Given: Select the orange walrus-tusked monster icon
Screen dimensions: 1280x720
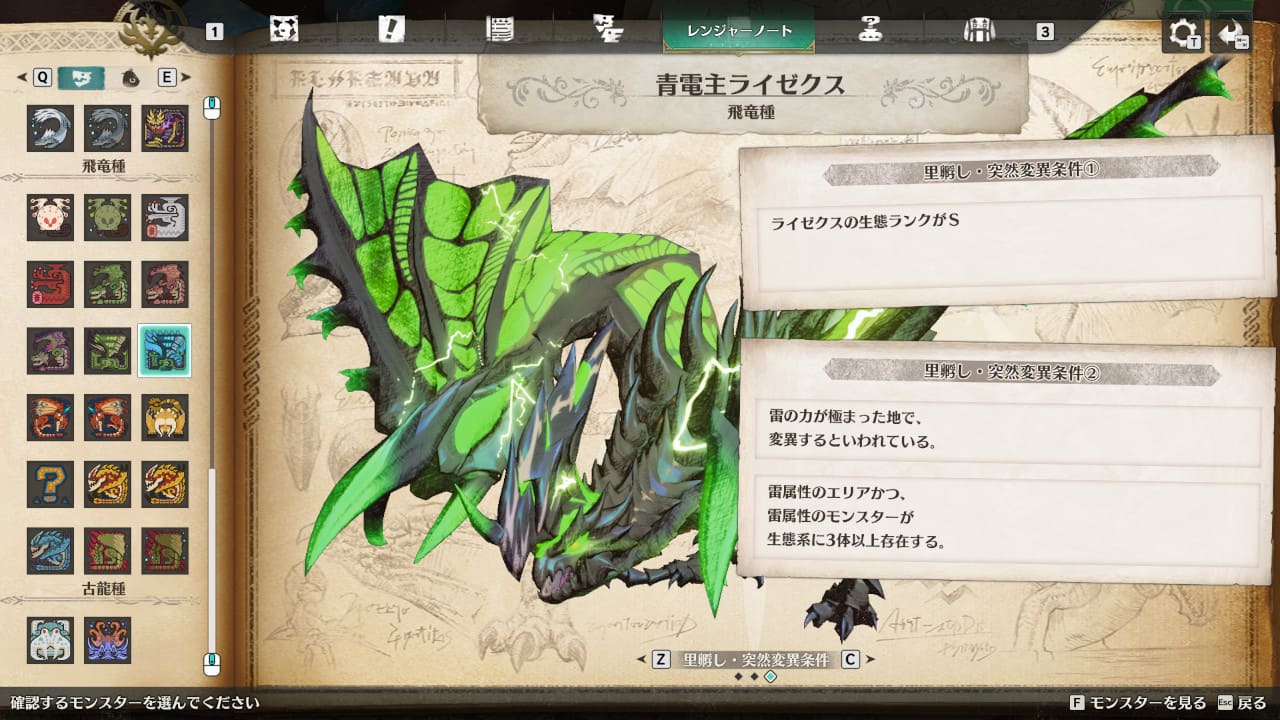Looking at the screenshot, I should [164, 417].
